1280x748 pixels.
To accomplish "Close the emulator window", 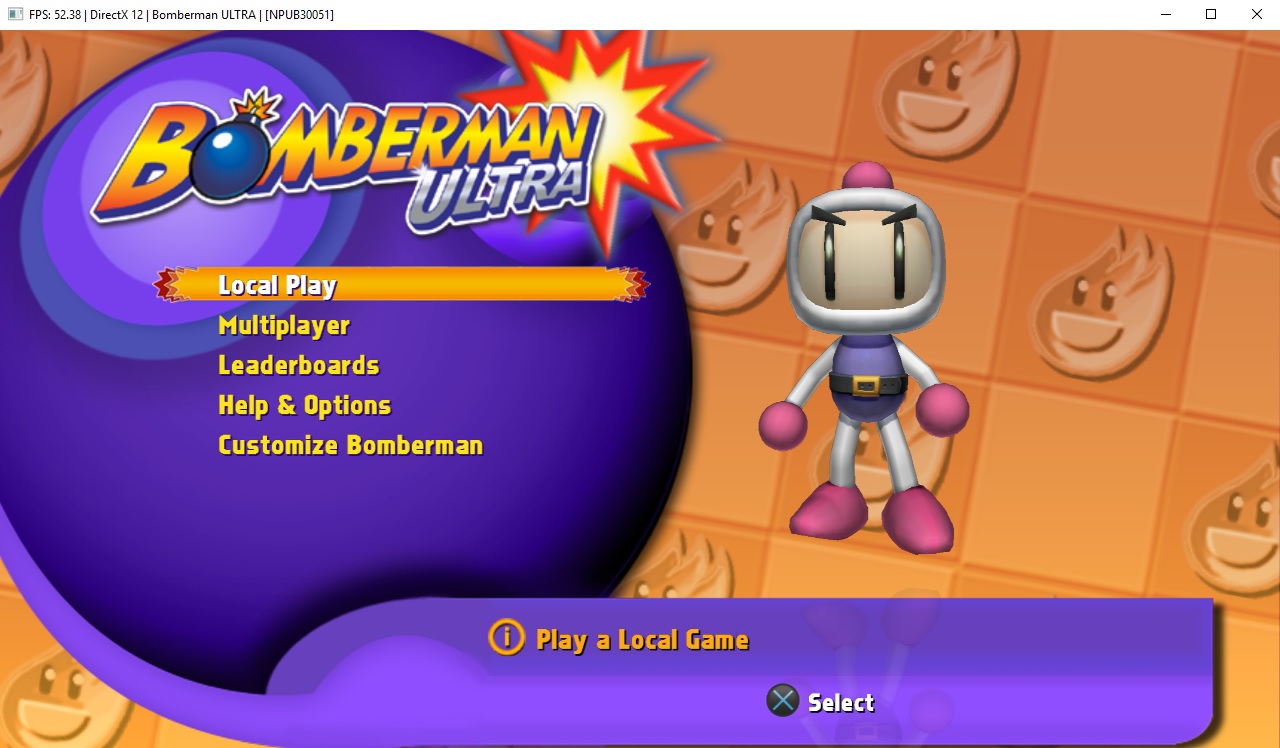I will click(x=1257, y=14).
